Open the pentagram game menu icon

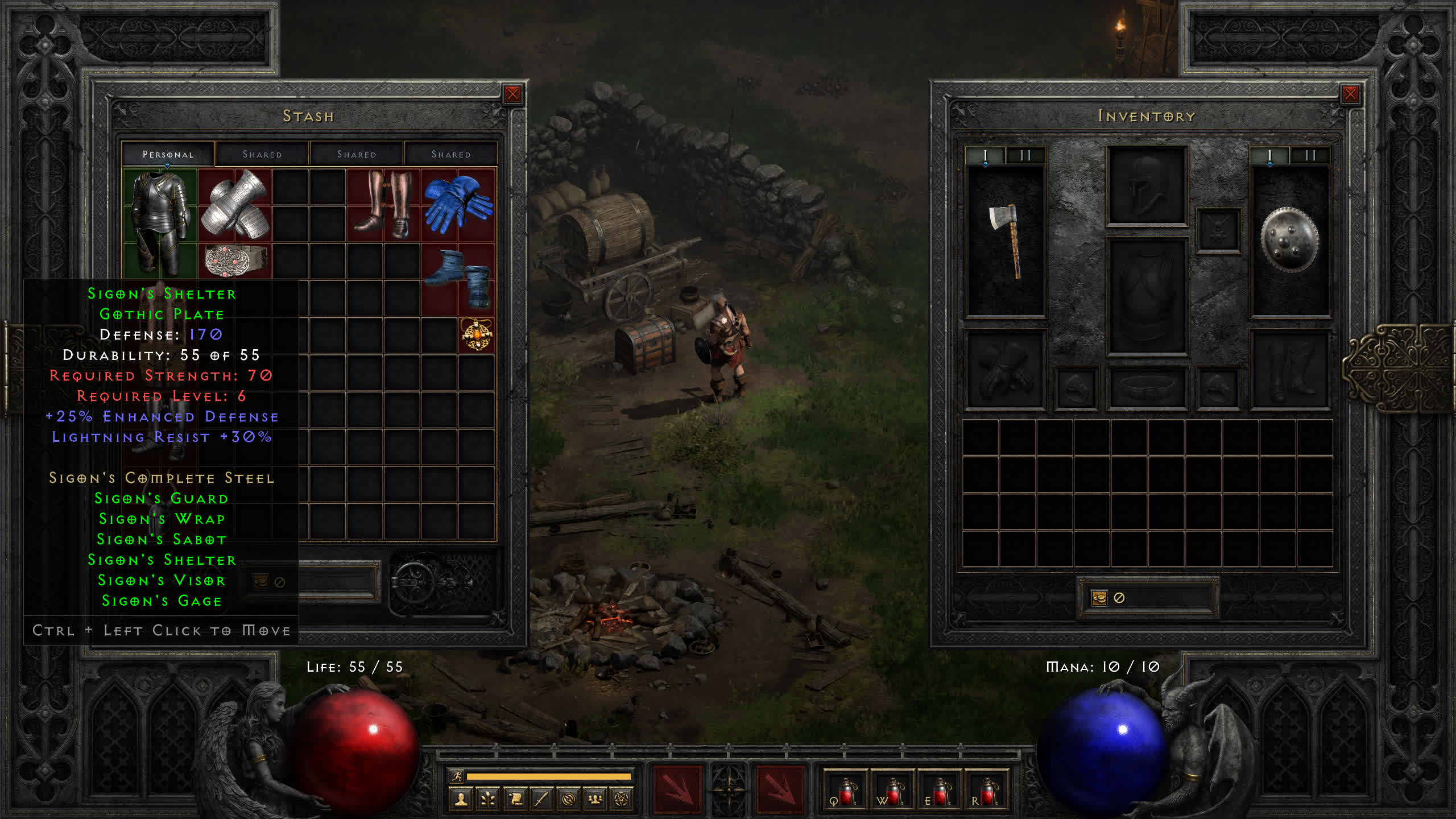[622, 800]
